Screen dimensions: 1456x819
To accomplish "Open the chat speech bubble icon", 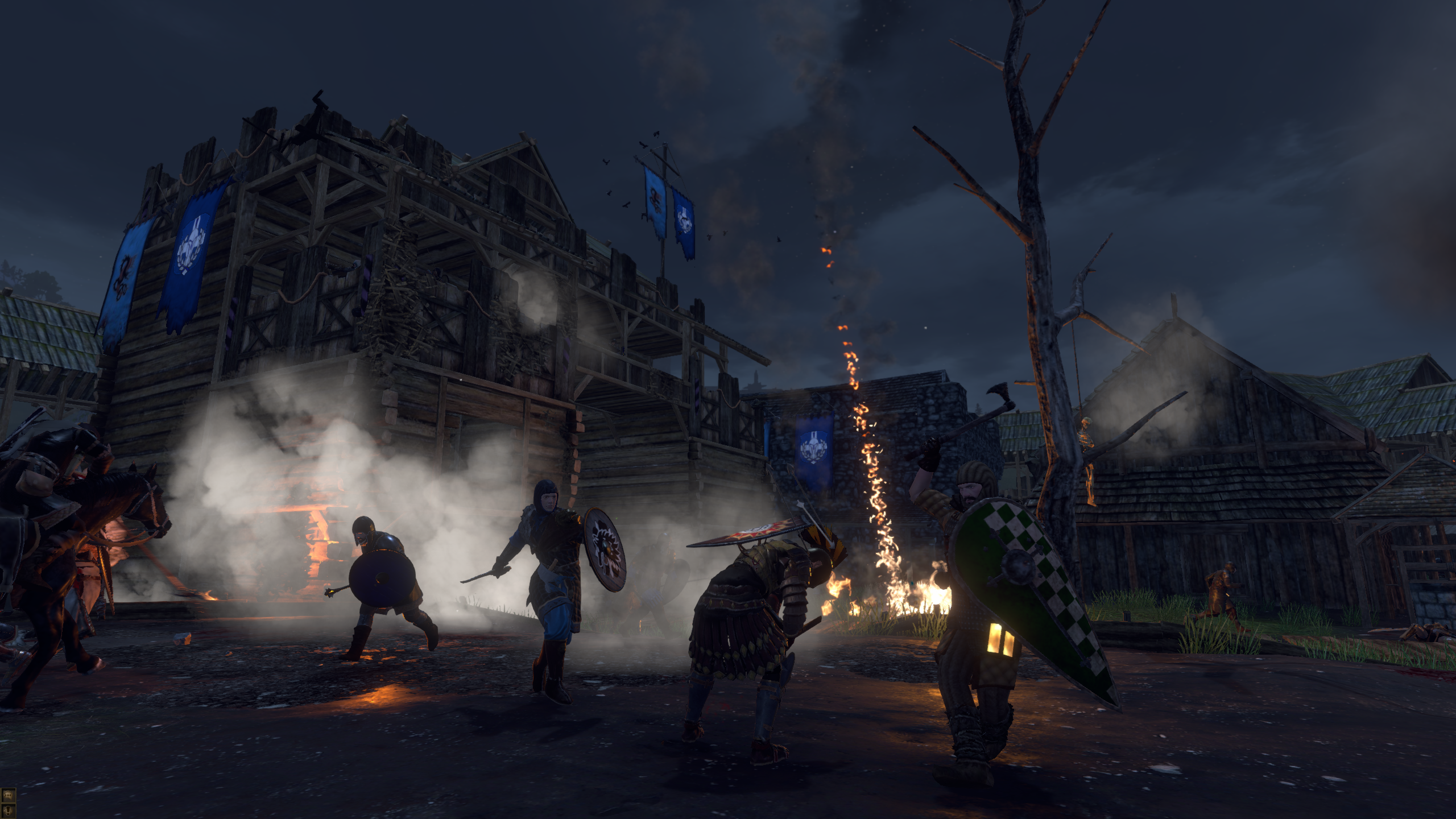I will [x=9, y=795].
